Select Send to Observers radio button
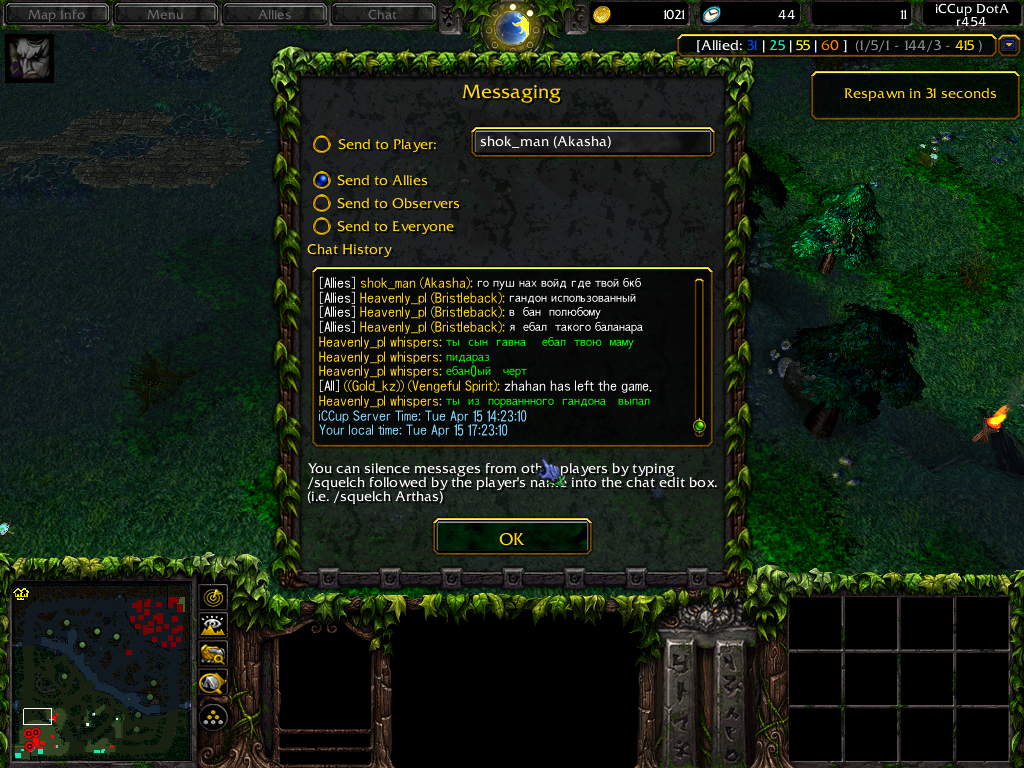1024x768 pixels. pos(322,203)
